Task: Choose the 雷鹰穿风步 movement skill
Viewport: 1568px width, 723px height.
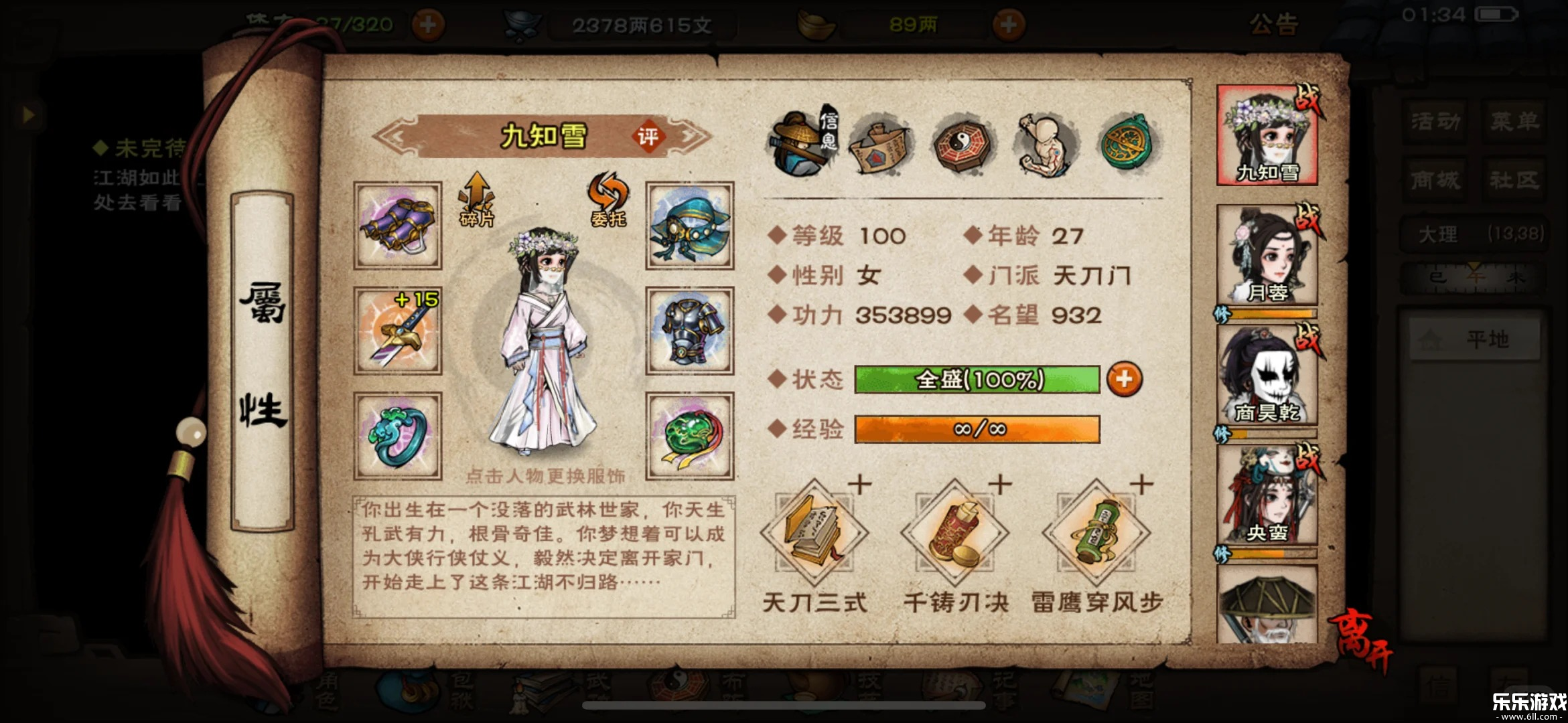Action: click(1096, 534)
